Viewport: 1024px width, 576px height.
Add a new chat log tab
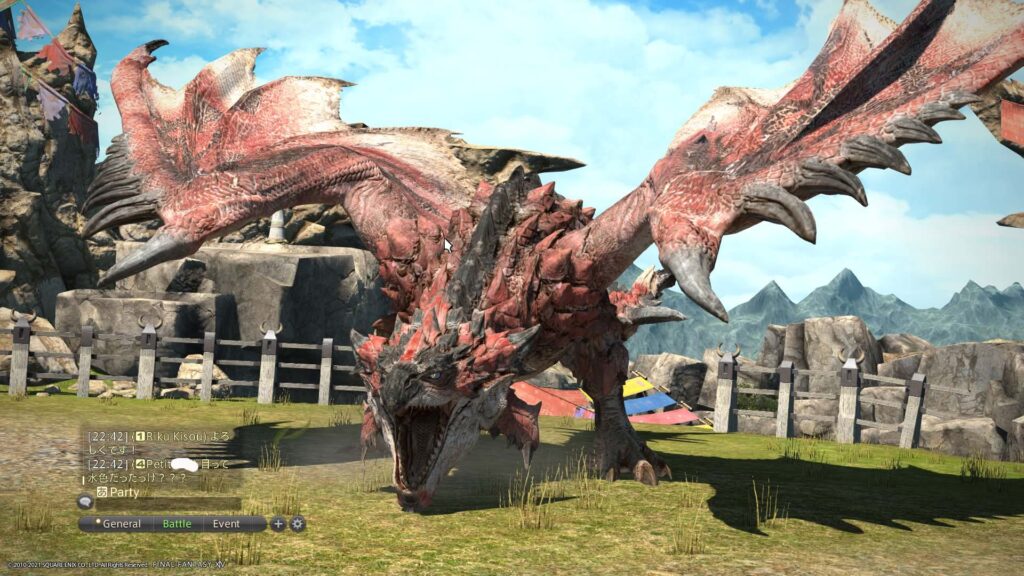coord(278,523)
